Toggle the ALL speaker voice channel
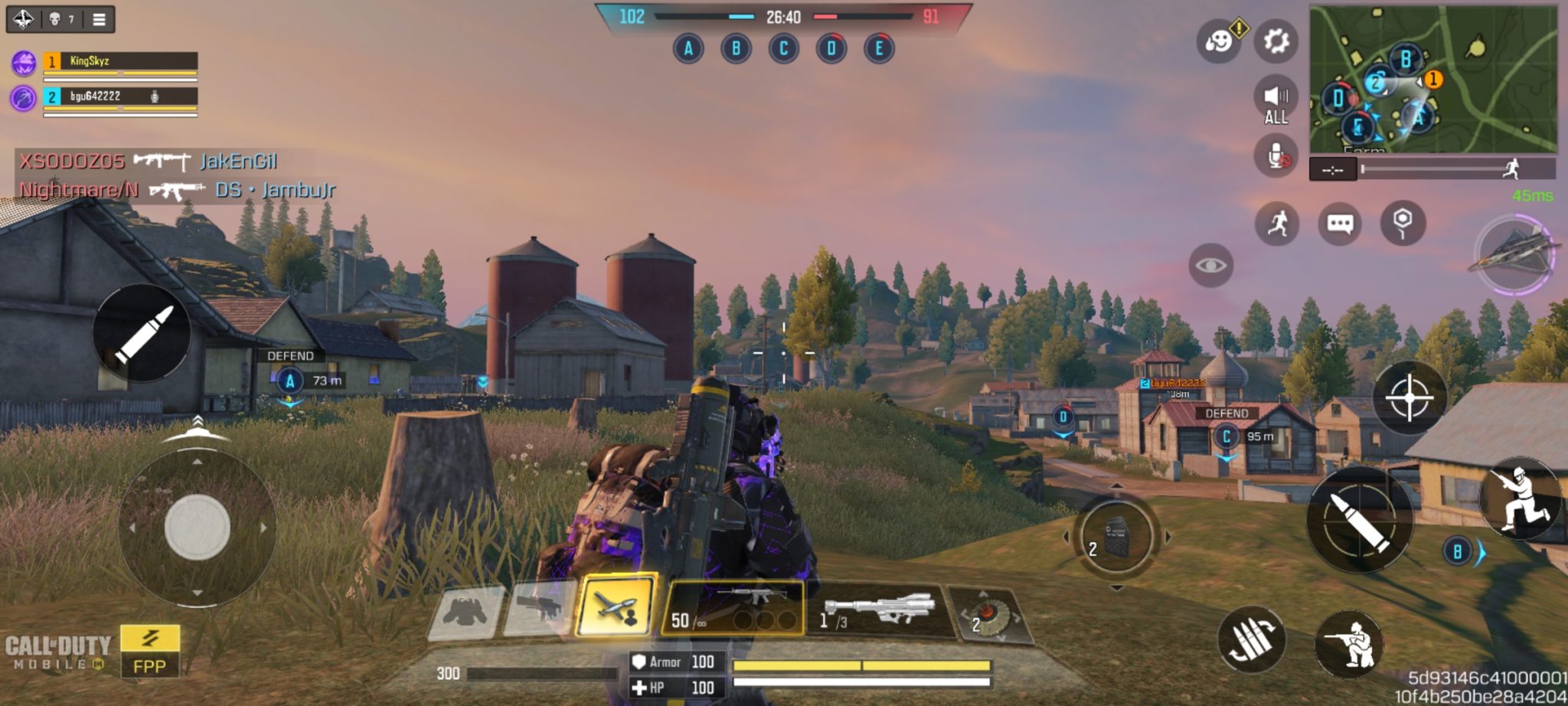The image size is (1568, 706). (x=1276, y=102)
